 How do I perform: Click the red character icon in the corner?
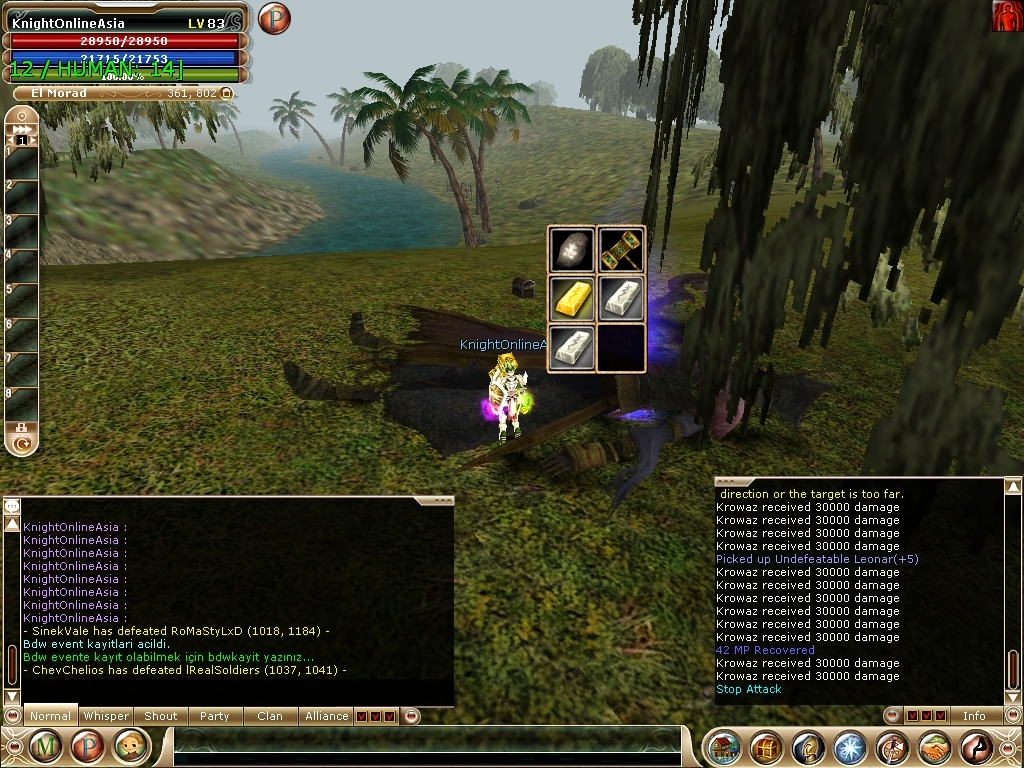pyautogui.click(x=1007, y=16)
